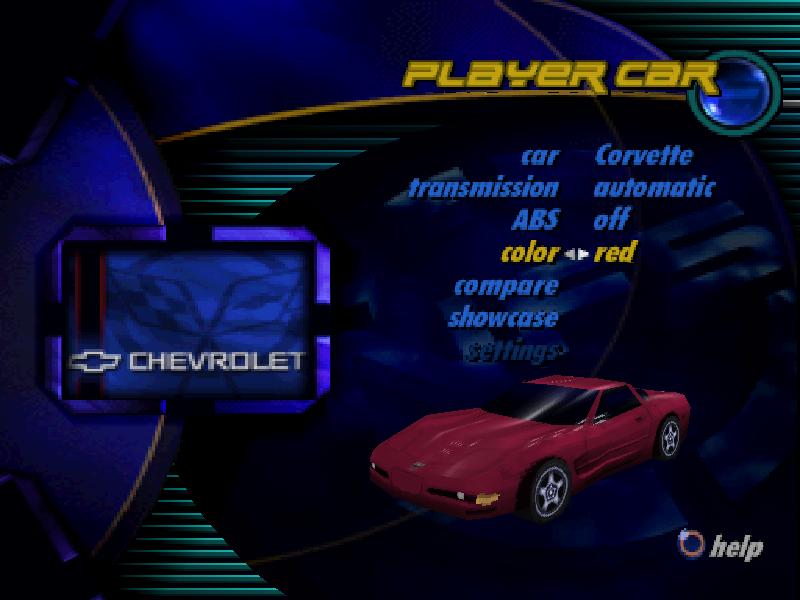Click the red color value

(614, 253)
